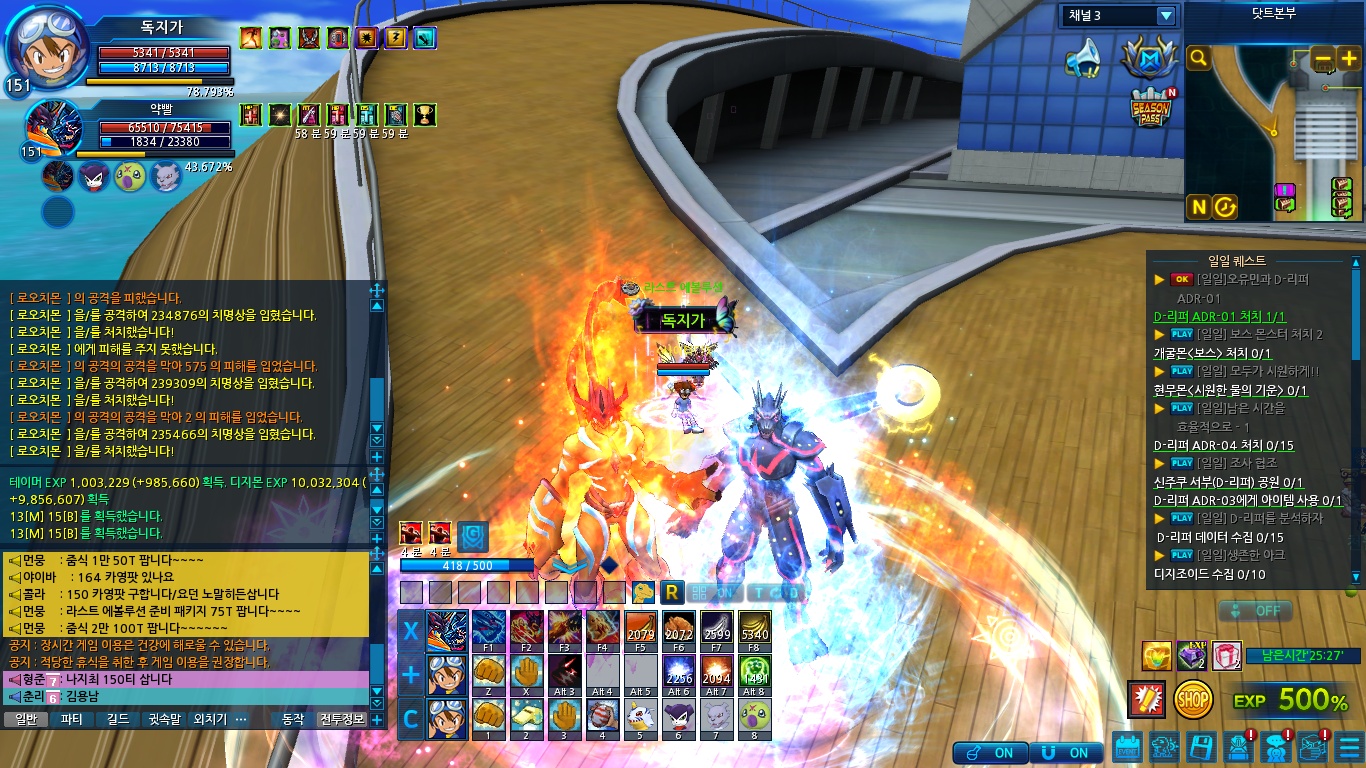Screen dimensions: 1366x768
Task: Open the megaphone announcement icon
Action: click(1082, 60)
